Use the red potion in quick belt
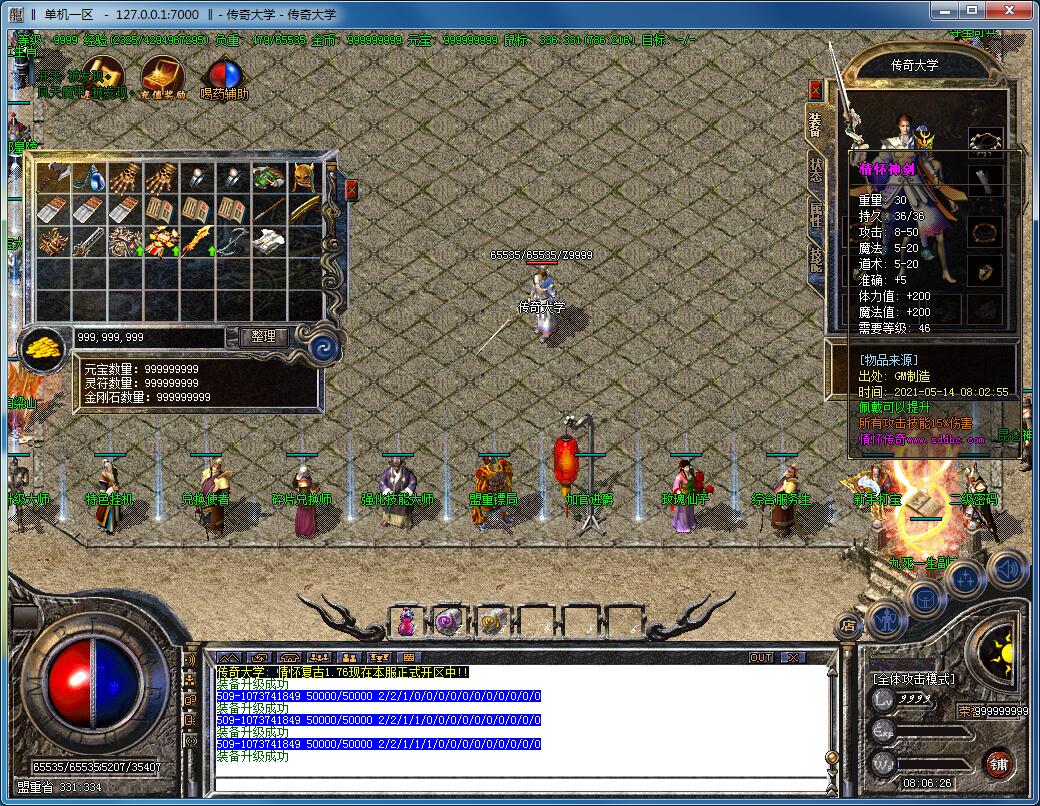Screen dimensions: 1040x806 click(407, 622)
